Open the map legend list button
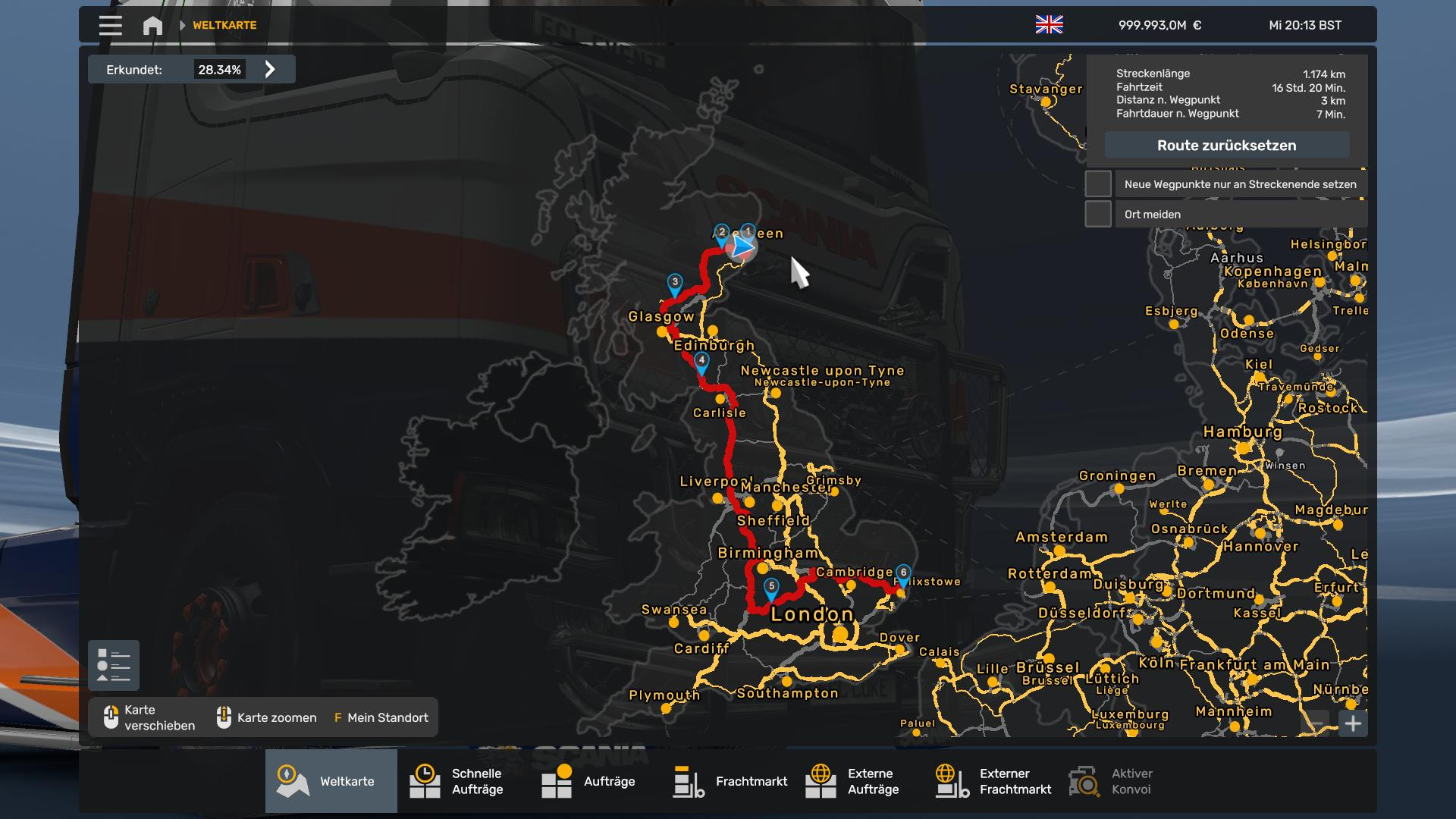Image resolution: width=1456 pixels, height=819 pixels. point(114,666)
